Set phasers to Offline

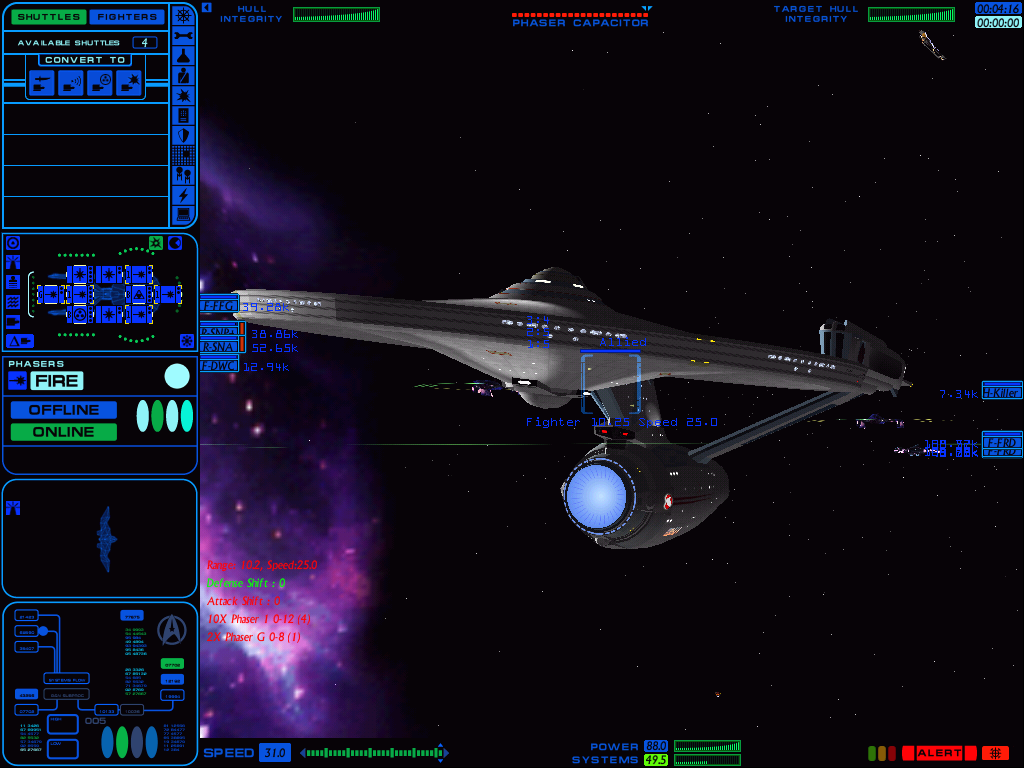pos(64,410)
